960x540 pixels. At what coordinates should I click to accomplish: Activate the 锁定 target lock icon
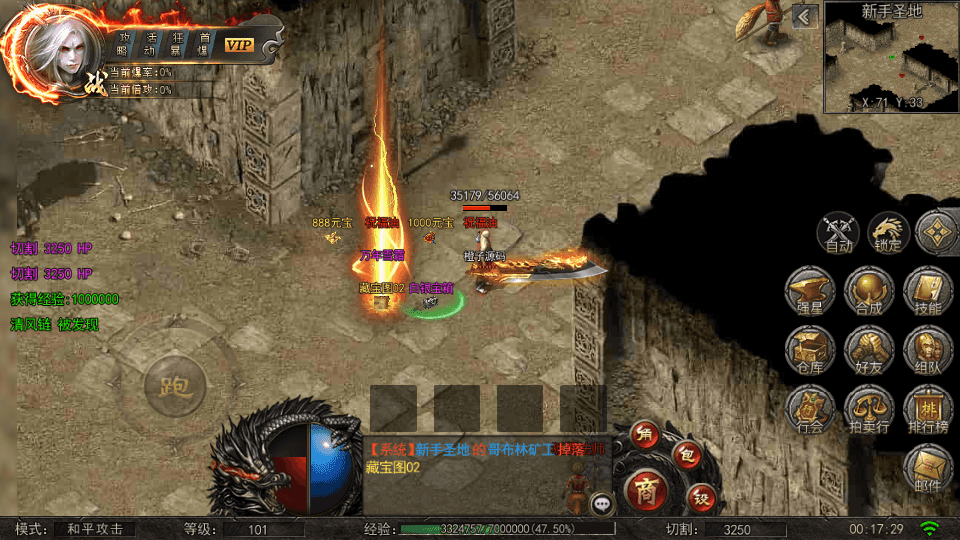[887, 232]
